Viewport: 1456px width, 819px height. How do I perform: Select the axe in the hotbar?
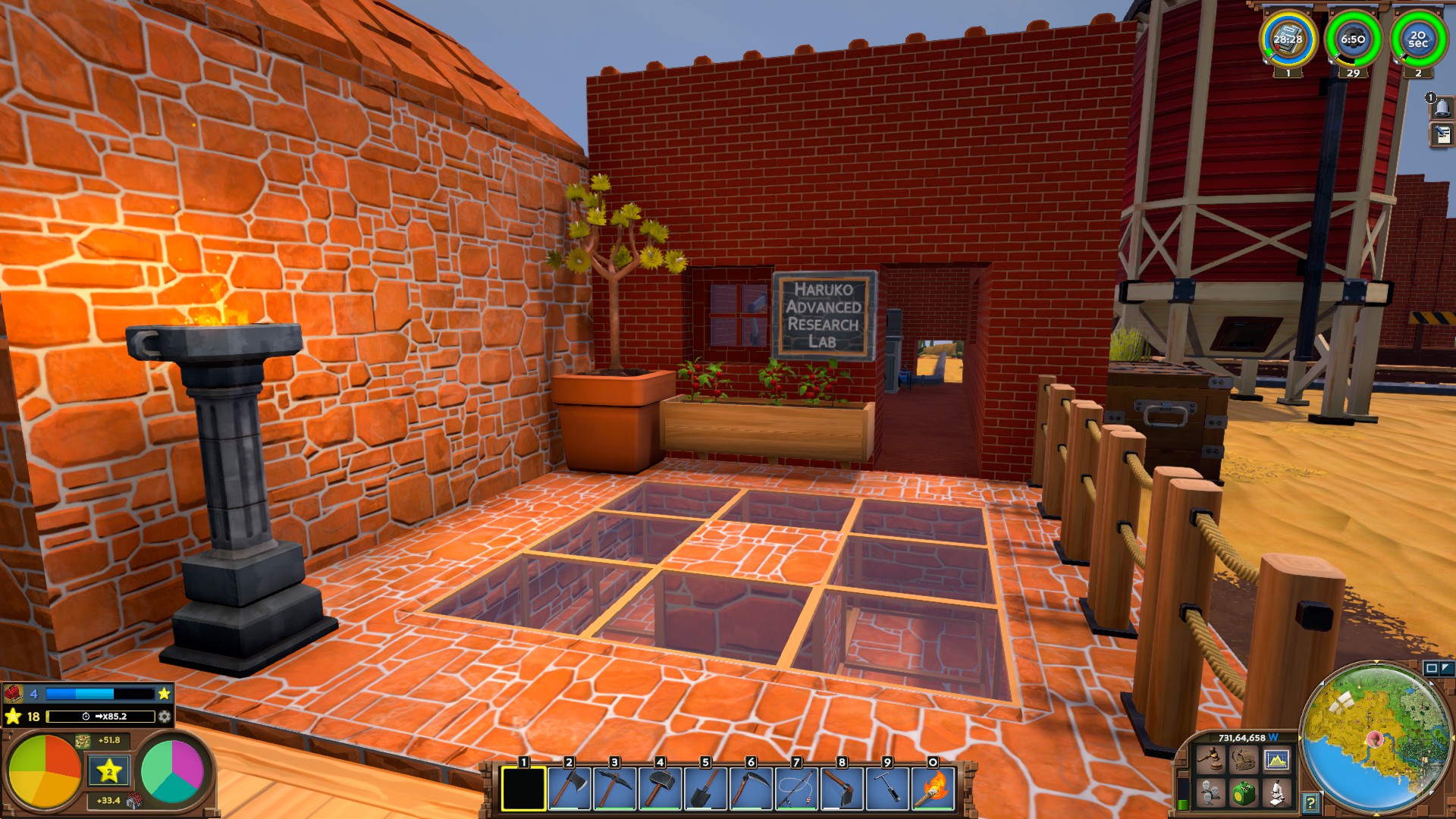pos(569,789)
